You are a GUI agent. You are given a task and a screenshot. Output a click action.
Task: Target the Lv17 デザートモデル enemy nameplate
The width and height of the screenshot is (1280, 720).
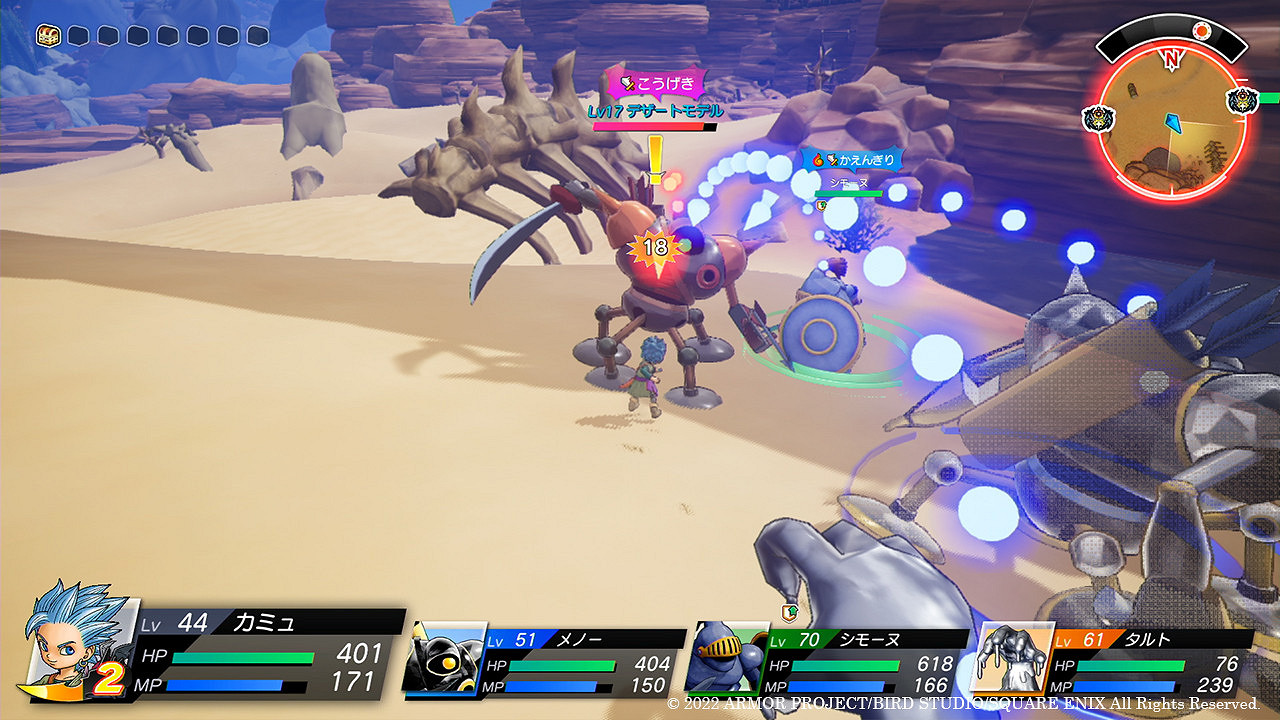click(655, 112)
